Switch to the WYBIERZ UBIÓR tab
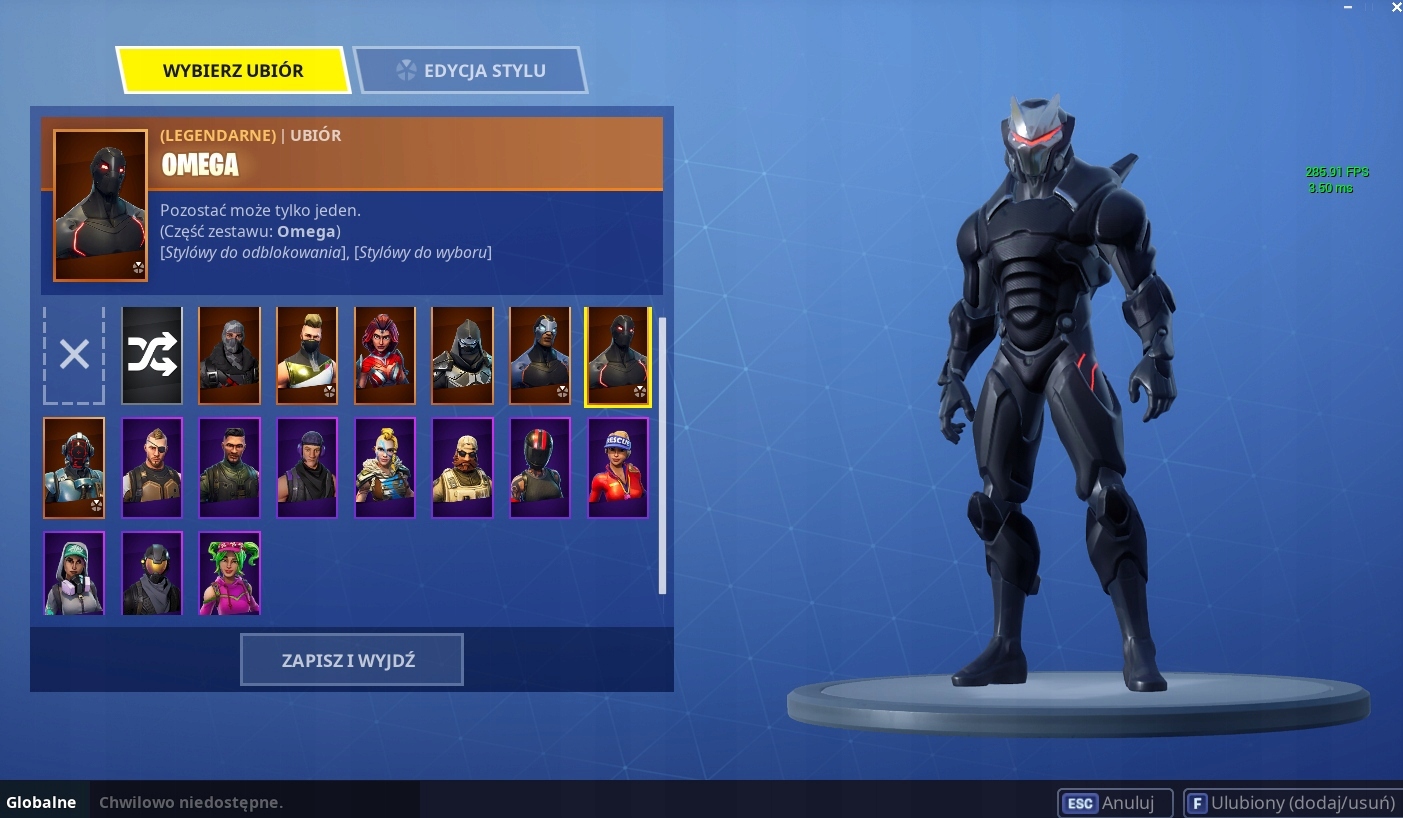Image resolution: width=1403 pixels, height=818 pixels. pyautogui.click(x=232, y=70)
